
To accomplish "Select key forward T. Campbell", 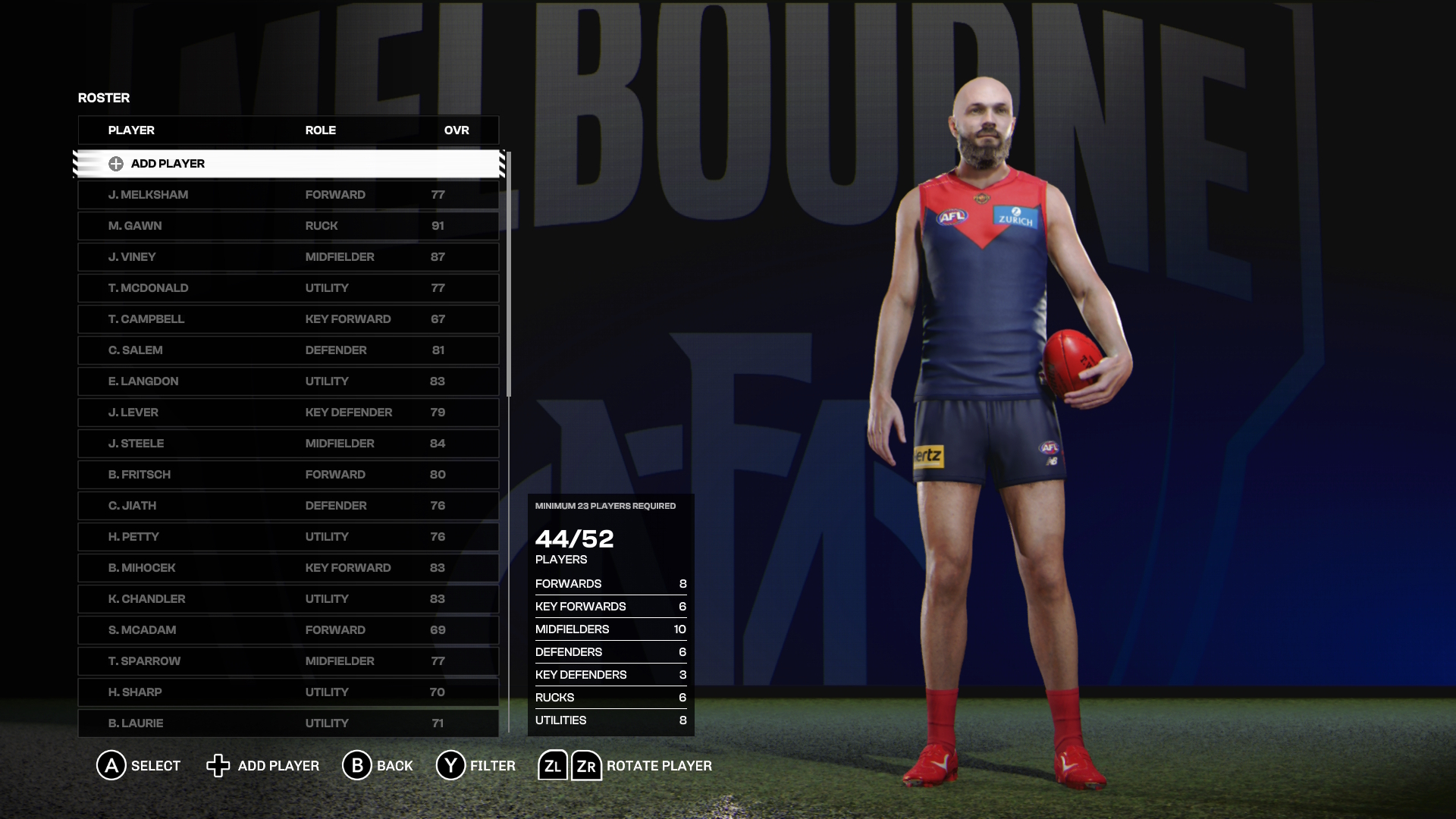I will [288, 319].
